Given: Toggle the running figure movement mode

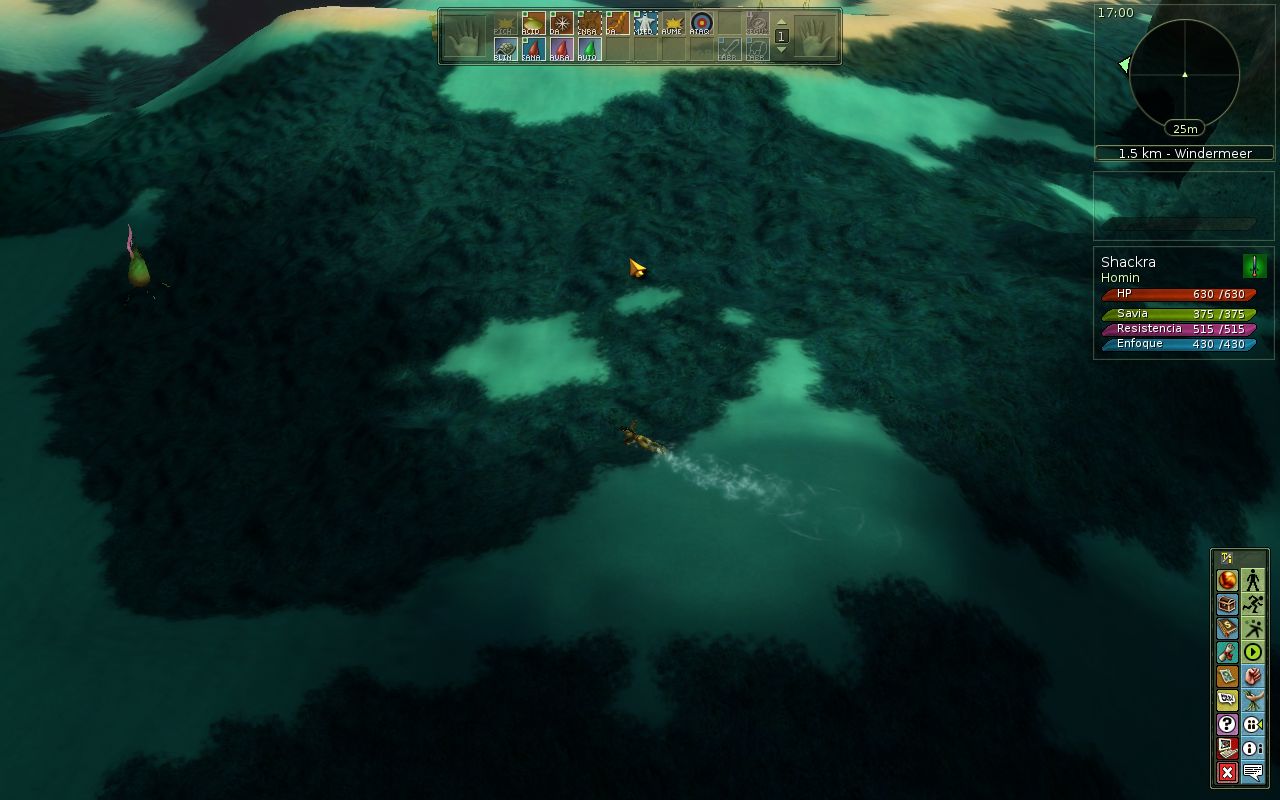Looking at the screenshot, I should (1253, 605).
